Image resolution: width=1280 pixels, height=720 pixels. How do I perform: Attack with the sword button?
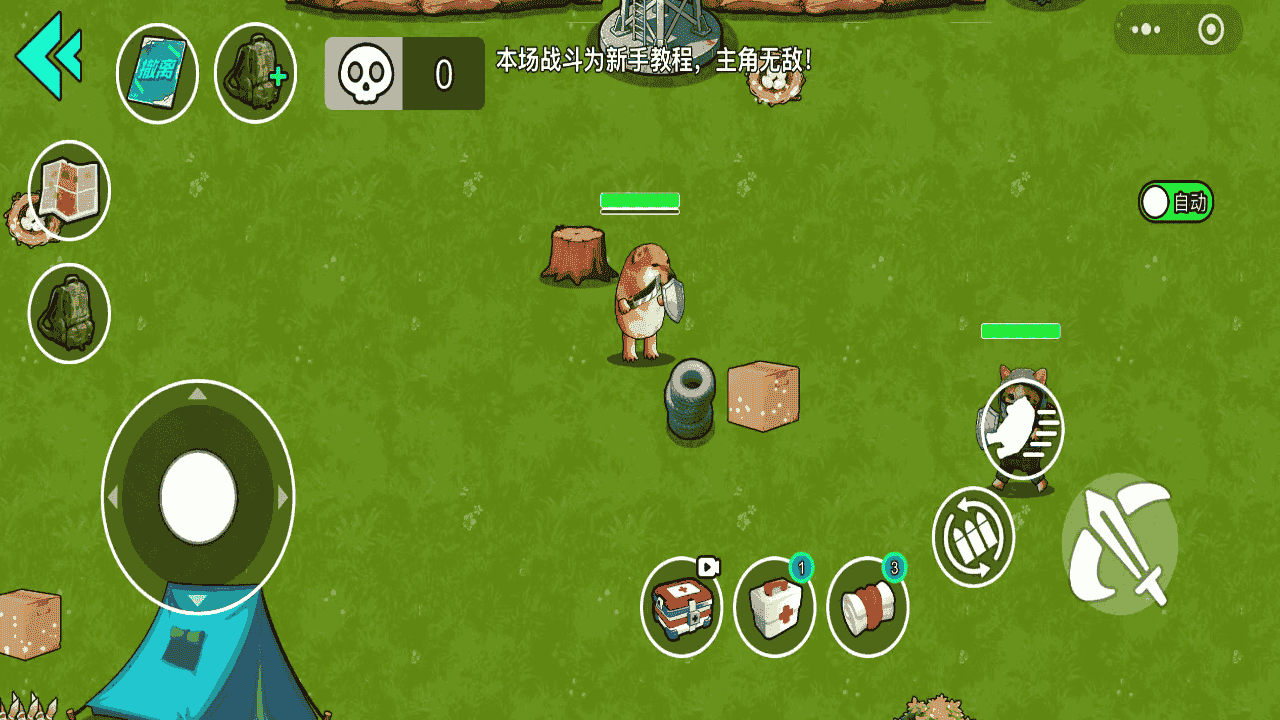1119,544
